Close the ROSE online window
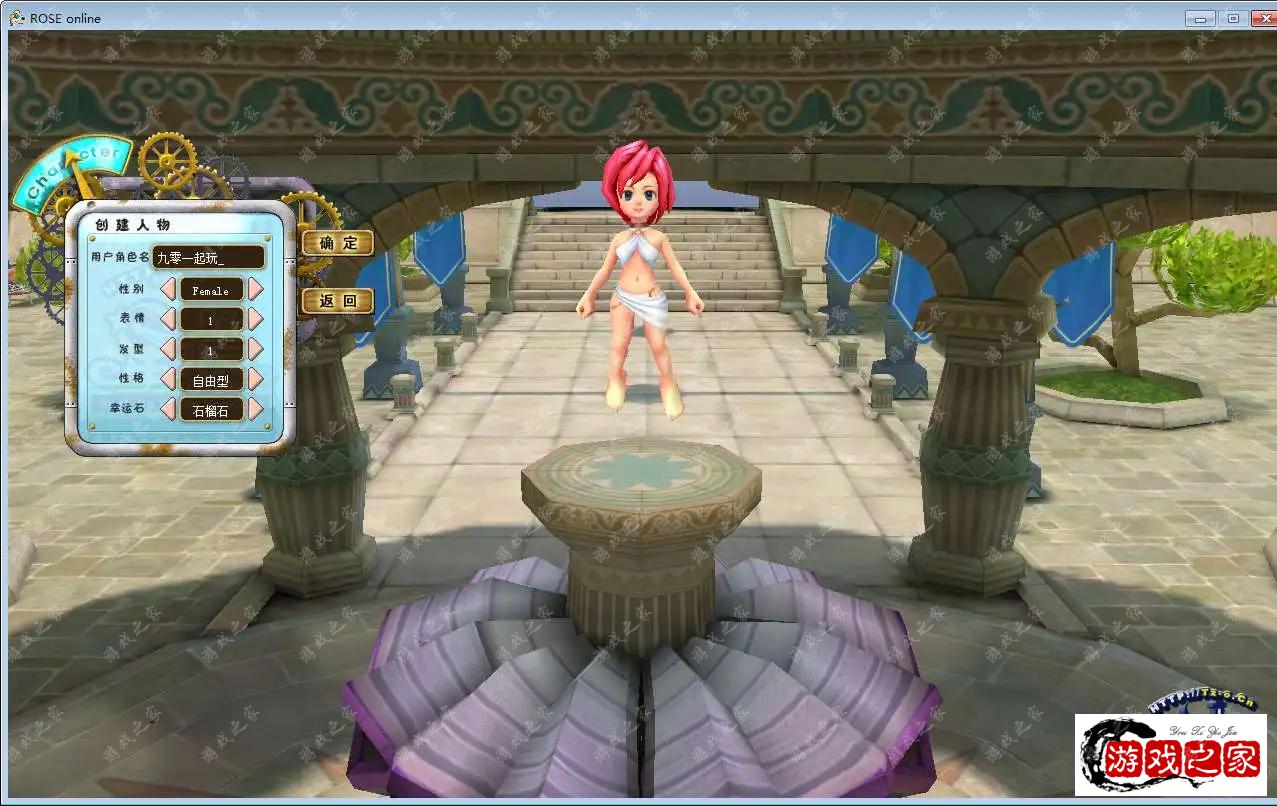 point(1258,18)
